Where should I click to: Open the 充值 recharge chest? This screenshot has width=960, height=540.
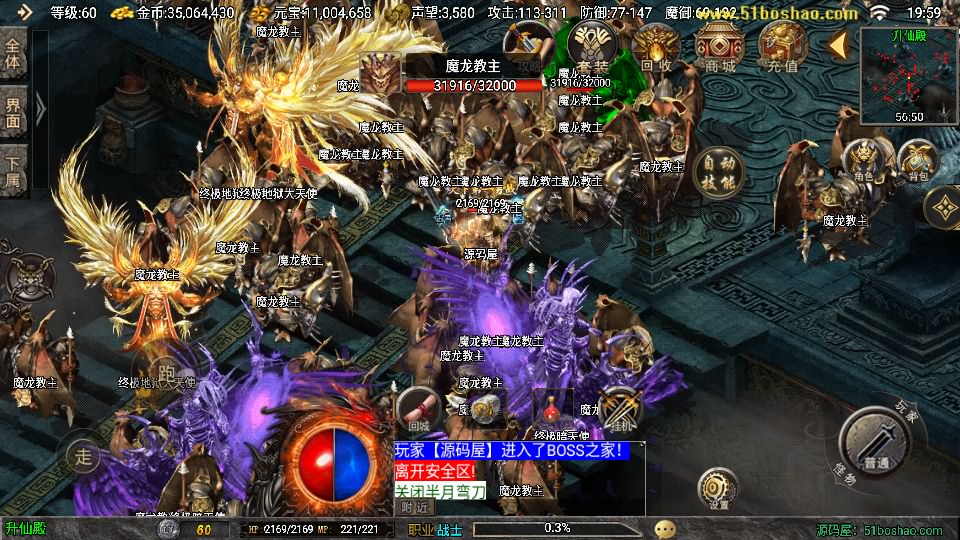(x=783, y=47)
